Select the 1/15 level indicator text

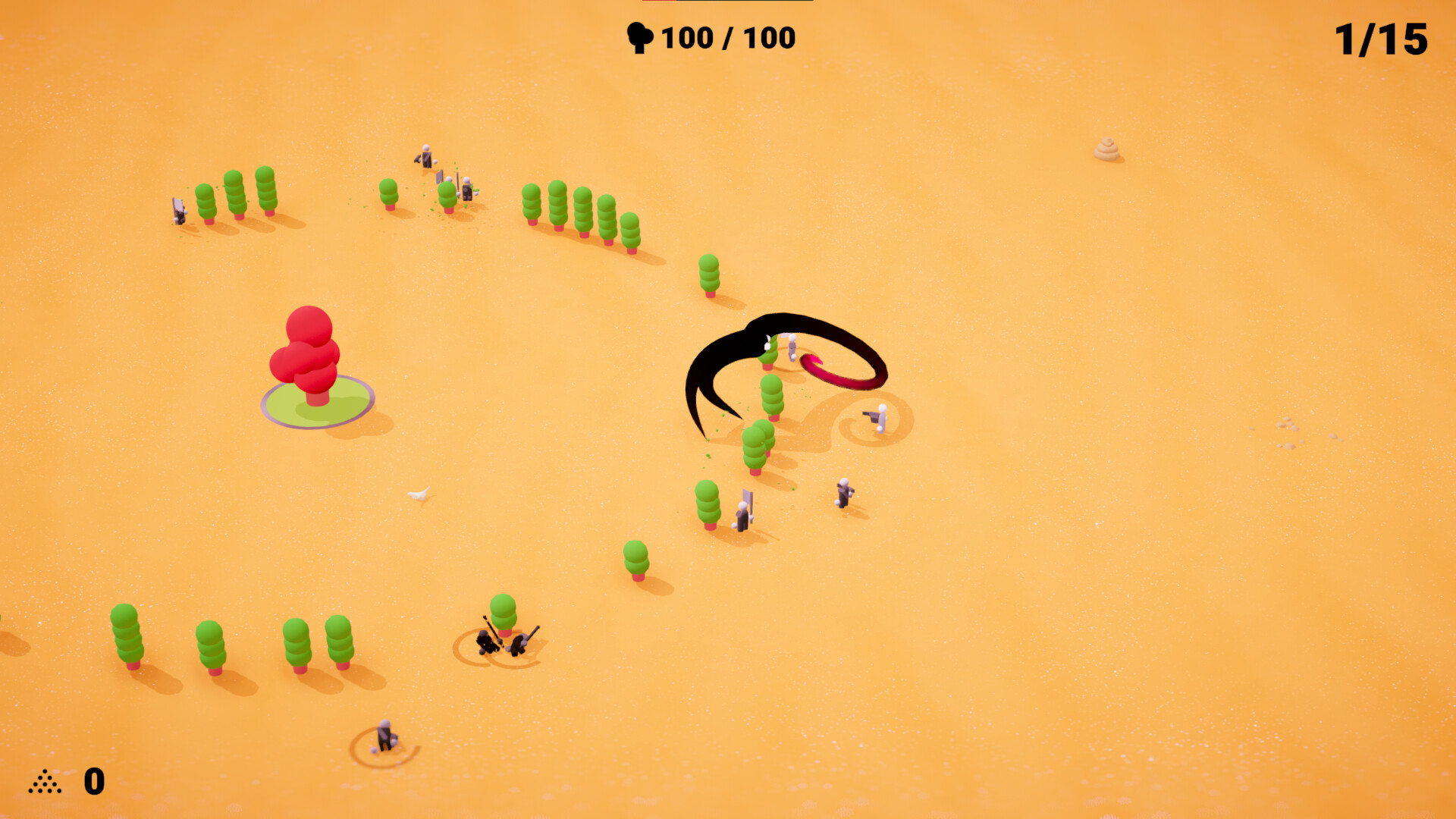coord(1382,38)
